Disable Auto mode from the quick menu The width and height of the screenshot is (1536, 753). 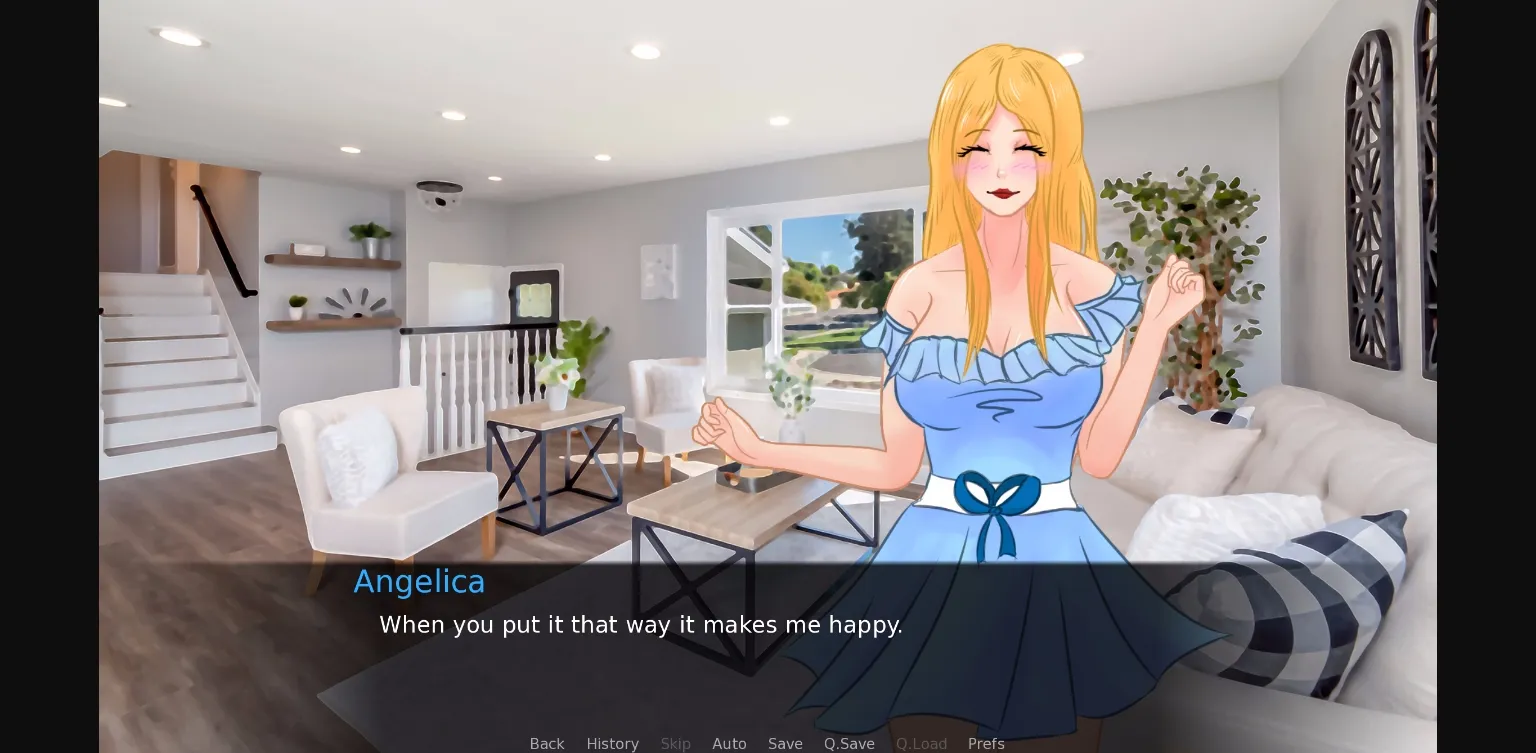pos(729,744)
